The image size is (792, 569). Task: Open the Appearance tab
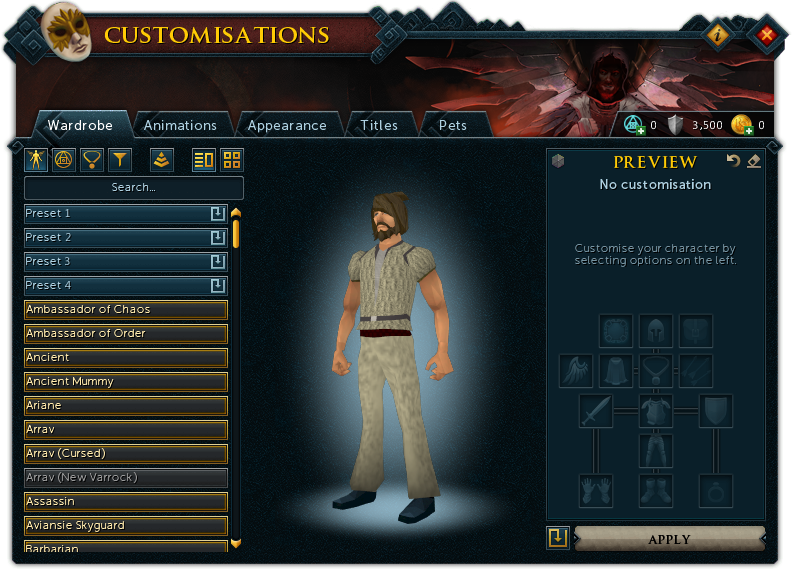(287, 125)
